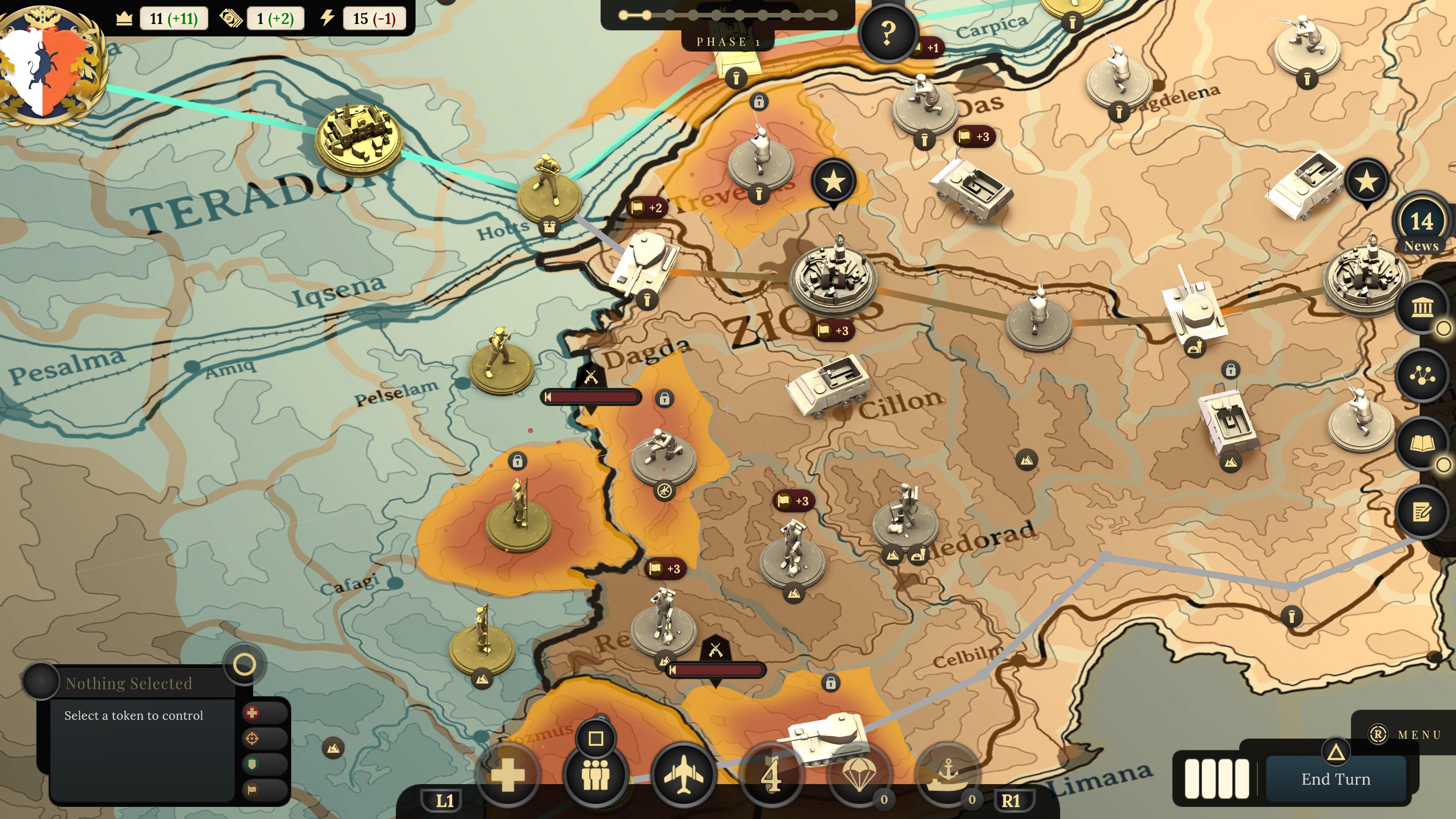The image size is (1456, 819).
Task: Open the government building icon panel
Action: point(1422,308)
